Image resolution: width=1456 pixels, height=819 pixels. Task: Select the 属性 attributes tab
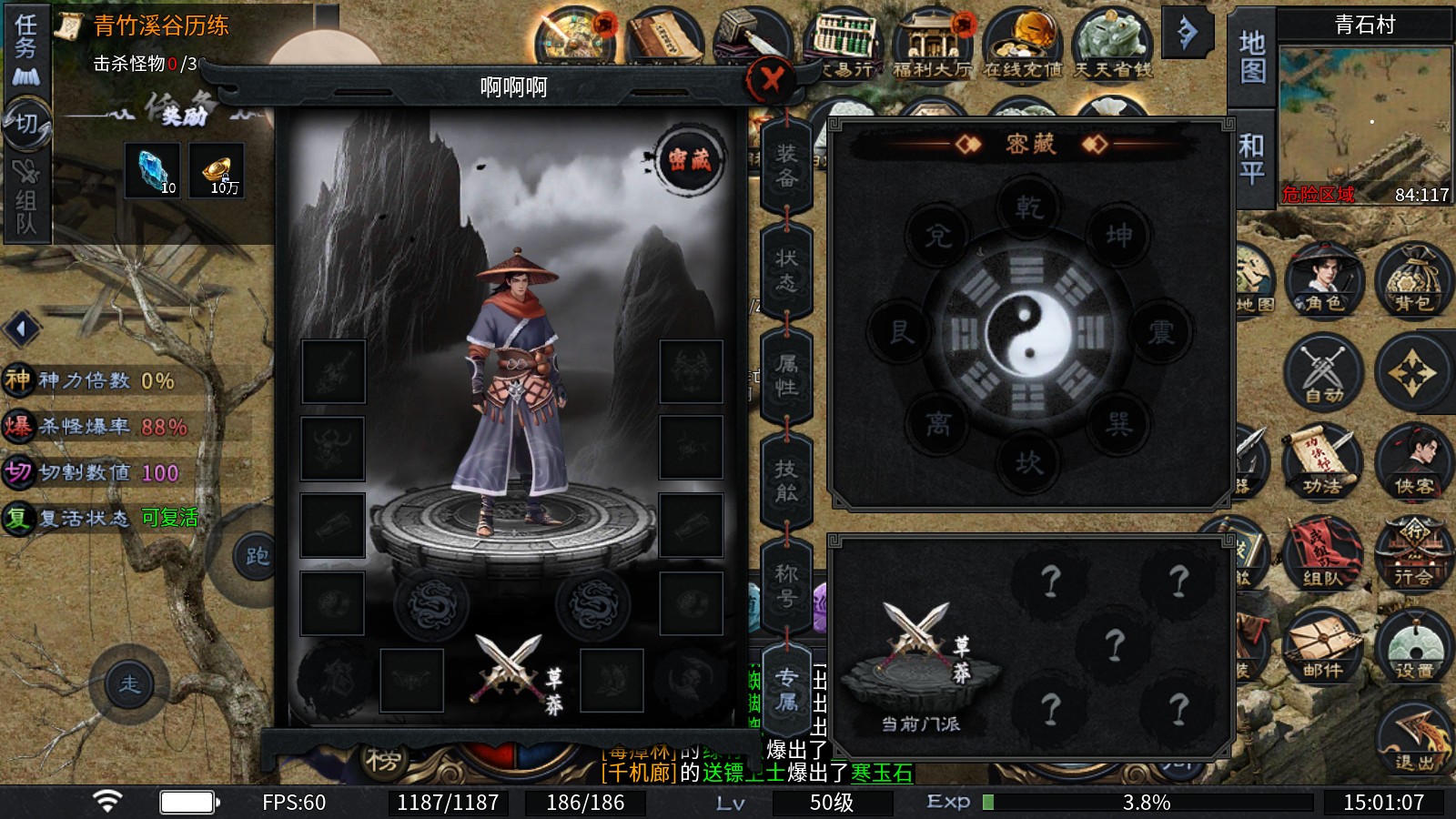[786, 376]
